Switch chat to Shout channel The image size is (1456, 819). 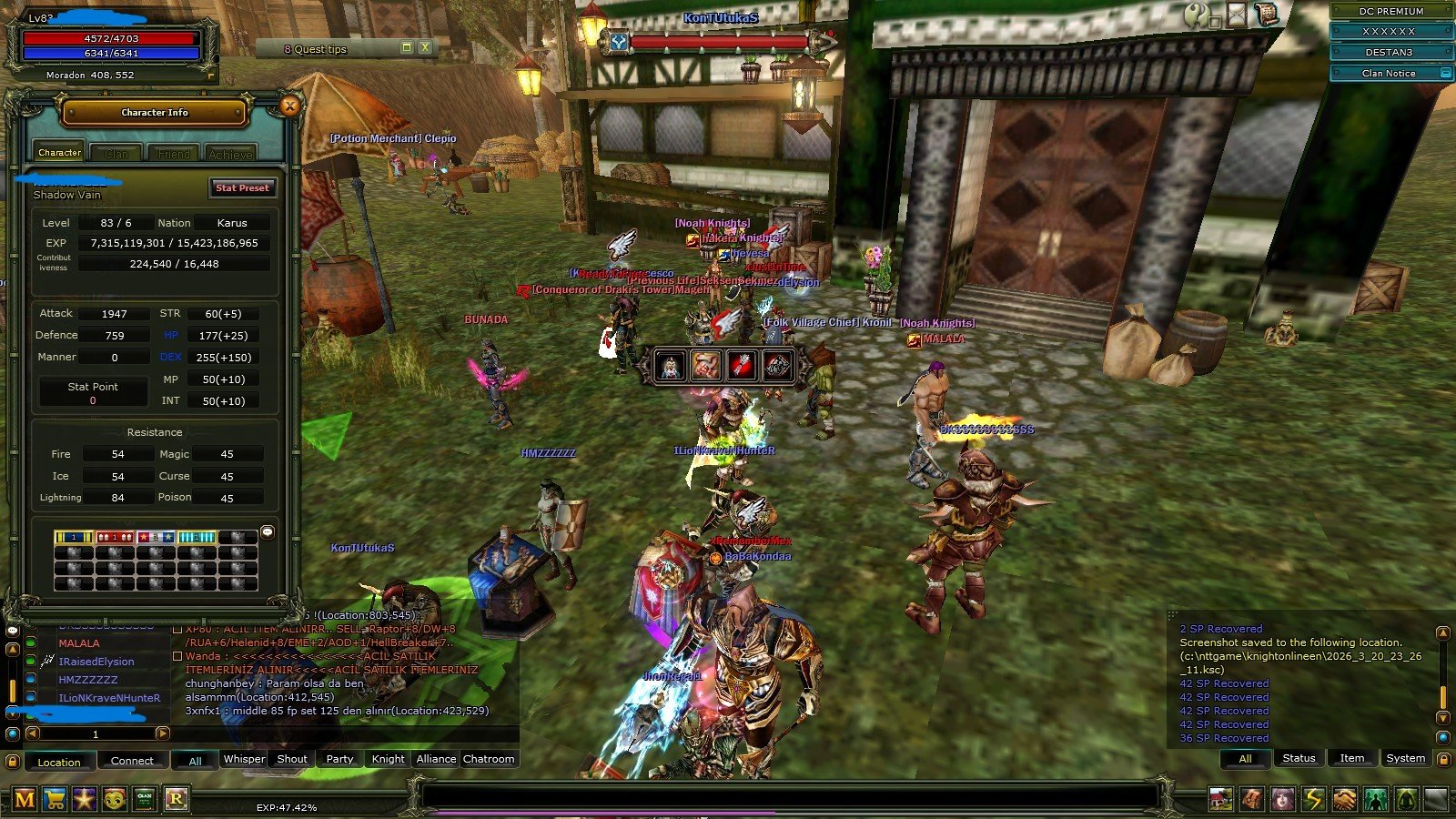point(292,759)
